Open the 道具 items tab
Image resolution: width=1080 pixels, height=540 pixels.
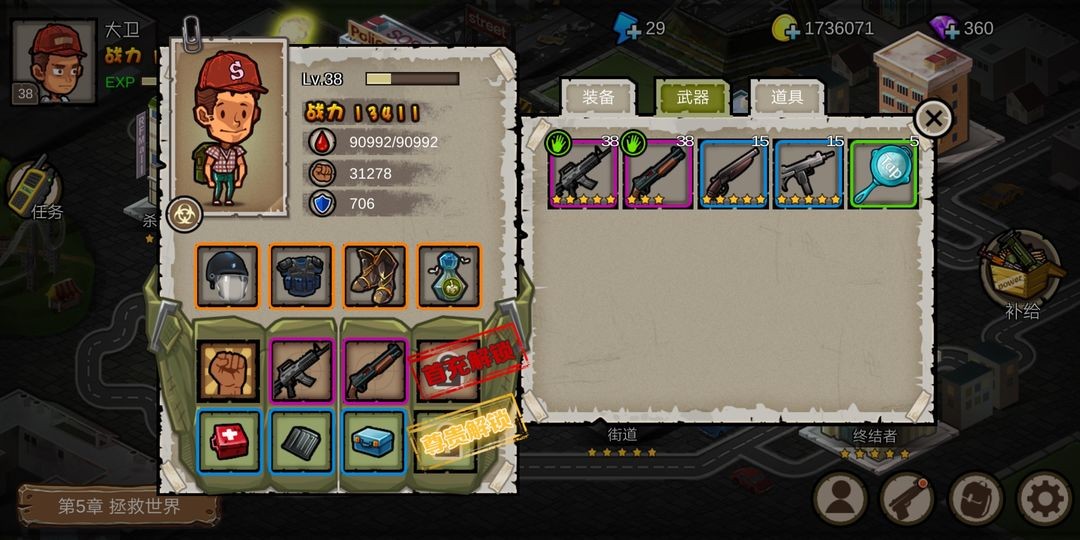787,97
